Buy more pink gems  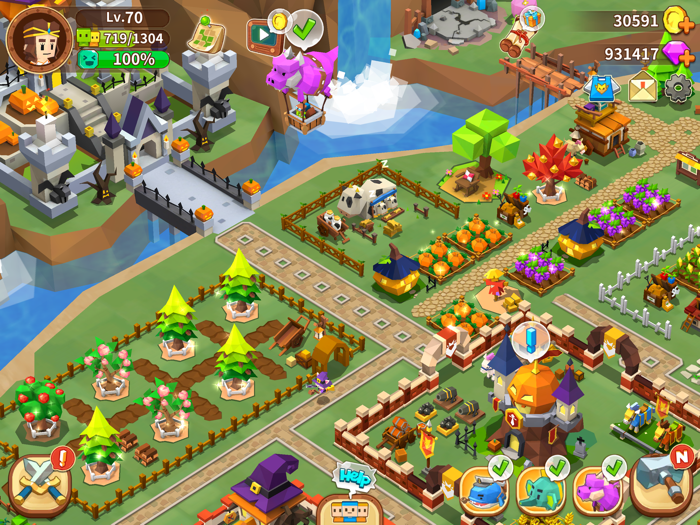click(x=679, y=54)
